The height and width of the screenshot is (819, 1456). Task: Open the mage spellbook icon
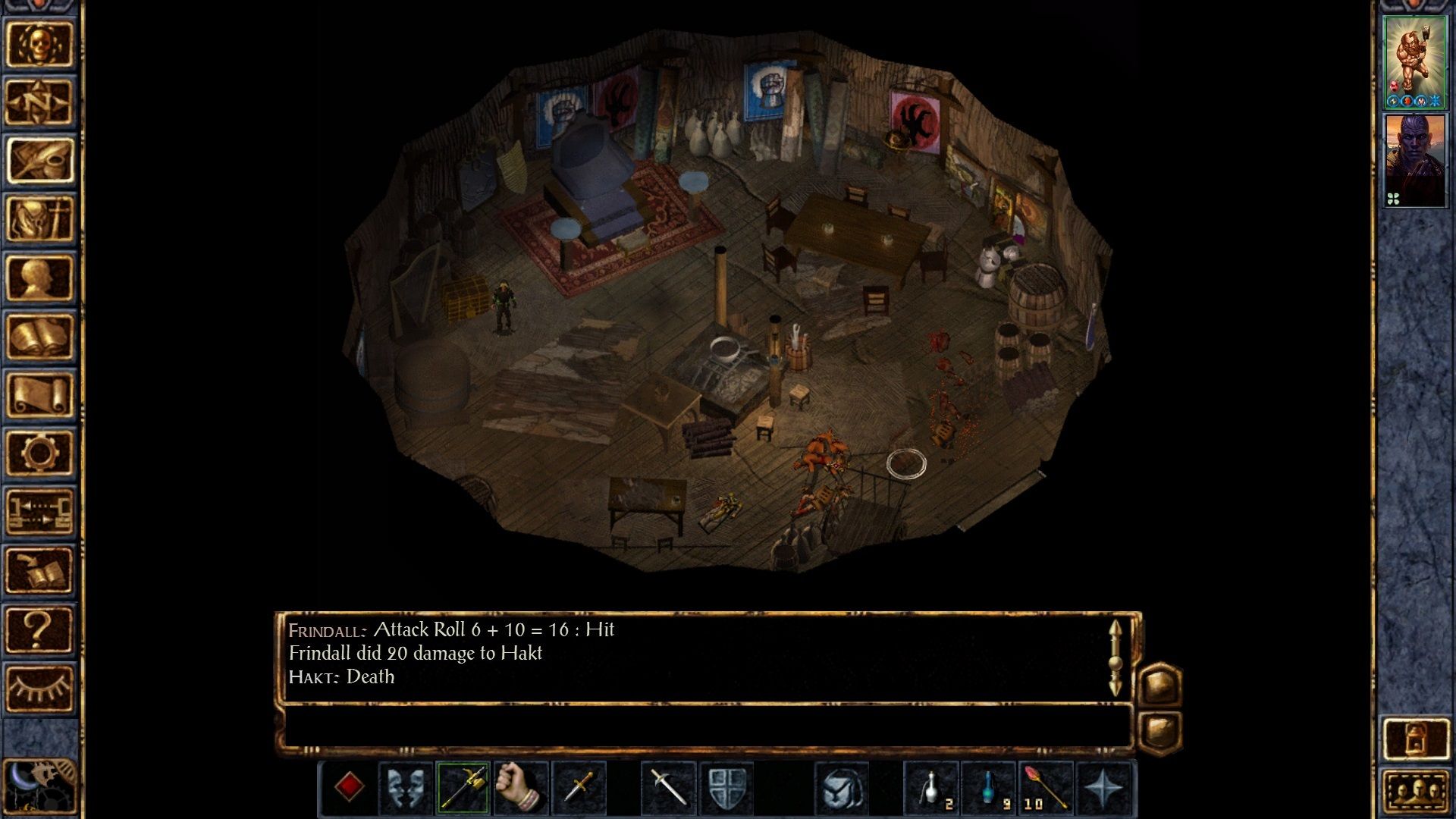(39, 336)
